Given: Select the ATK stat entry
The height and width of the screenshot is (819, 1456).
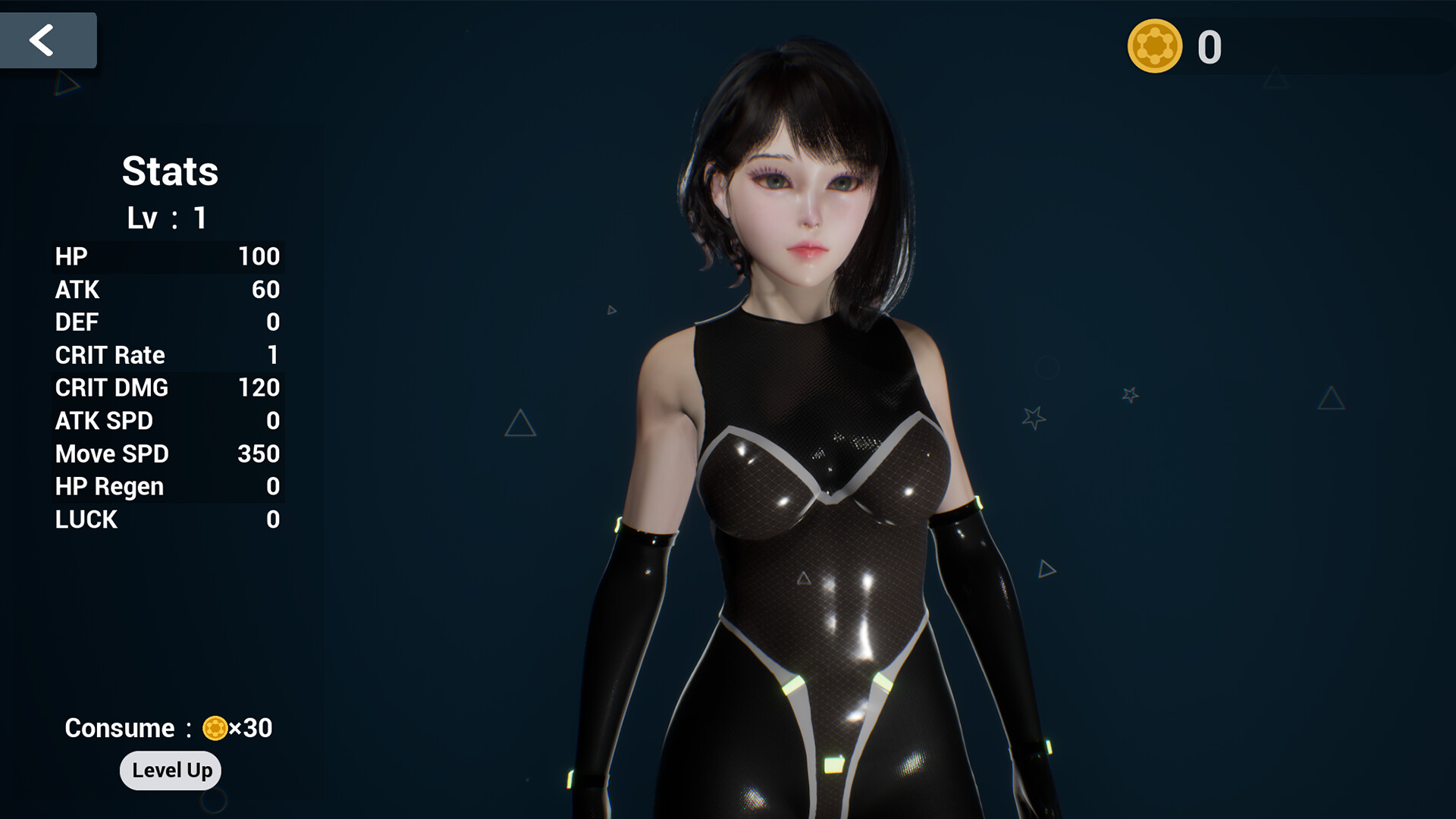Looking at the screenshot, I should (167, 290).
